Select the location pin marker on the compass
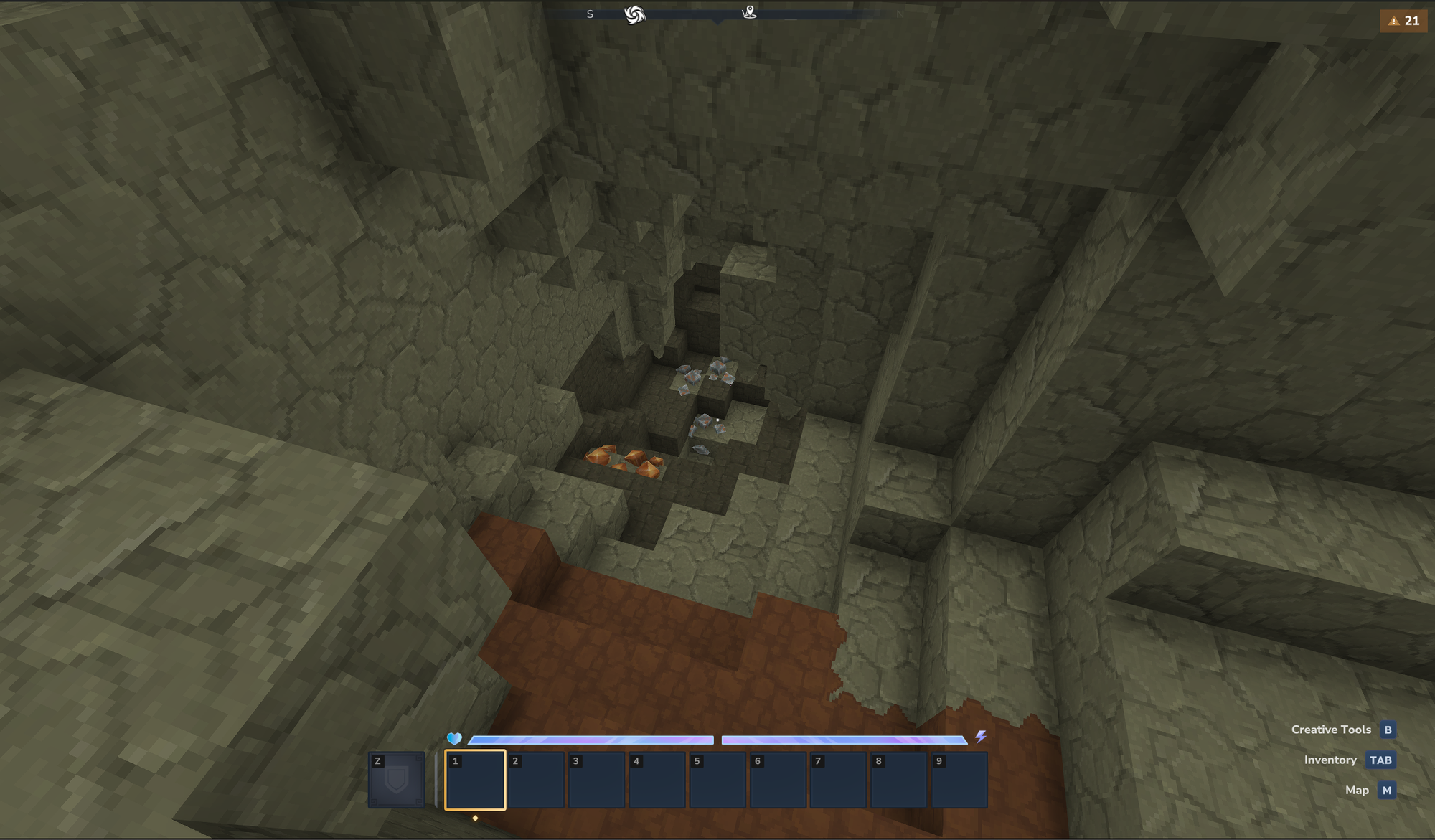The image size is (1435, 840). pyautogui.click(x=749, y=12)
